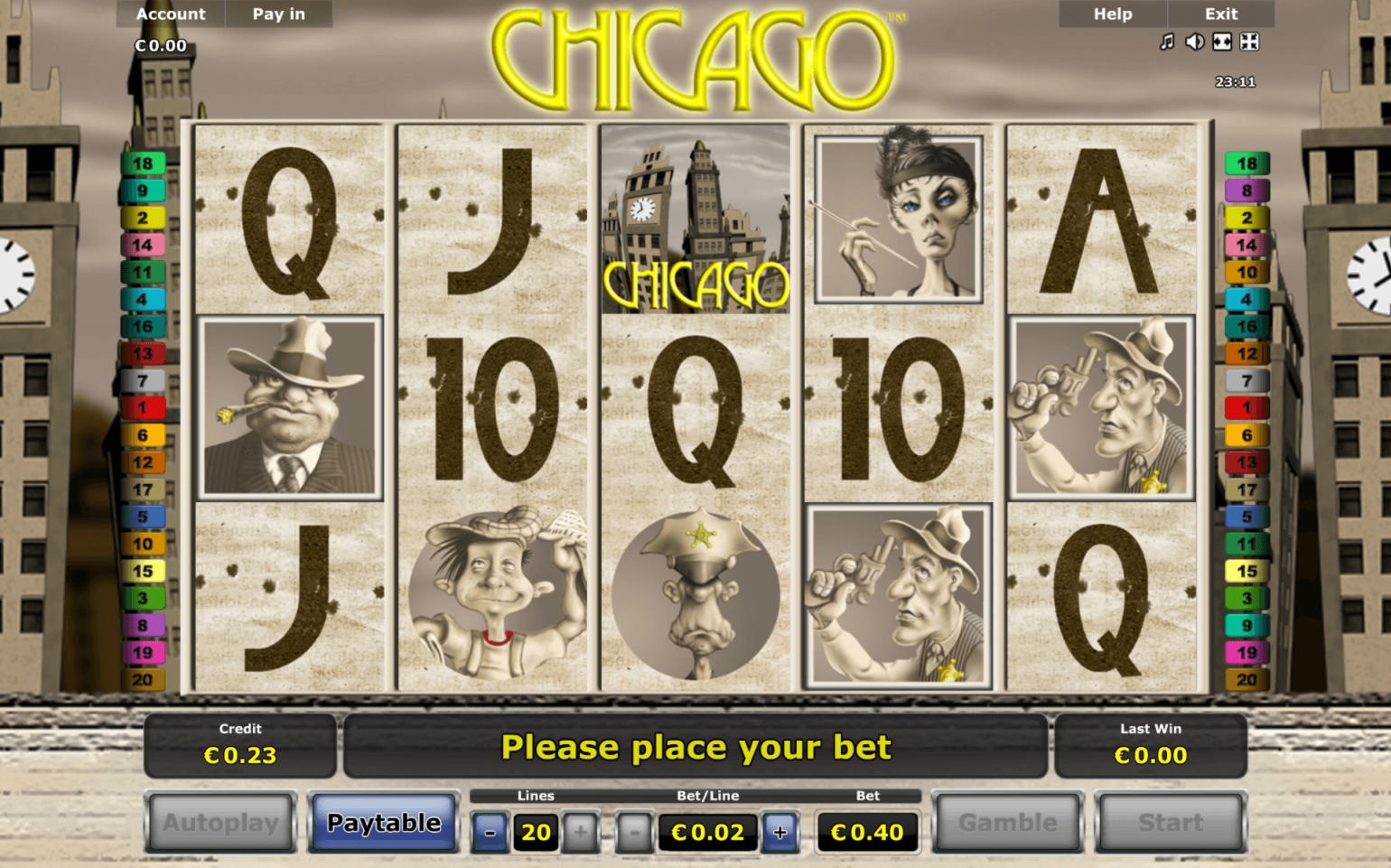Activate the fullscreen icon
The image size is (1391, 868).
coord(1249,42)
